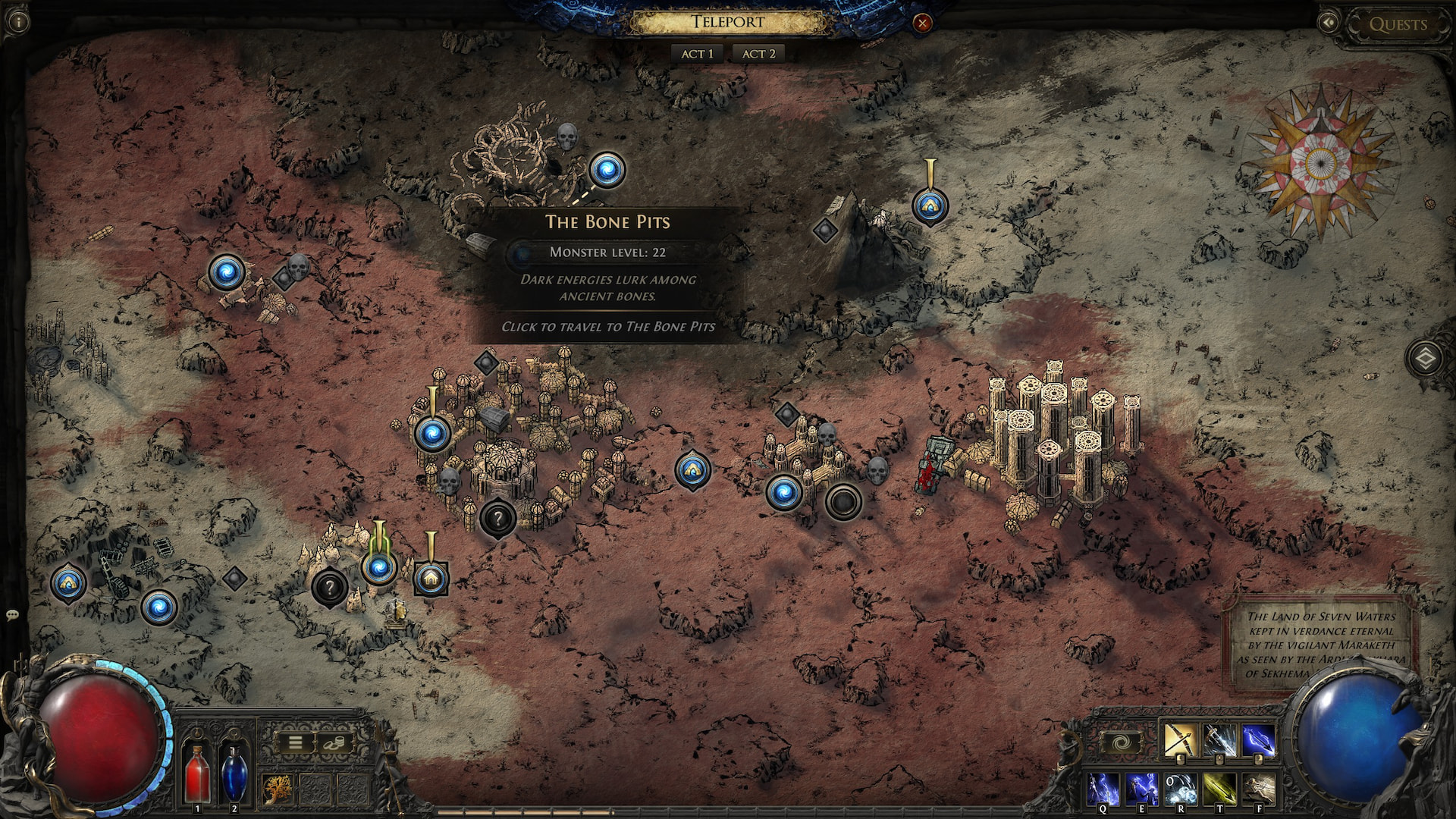
Task: Activate the archer escape shot skill
Action: pyautogui.click(x=1259, y=789)
